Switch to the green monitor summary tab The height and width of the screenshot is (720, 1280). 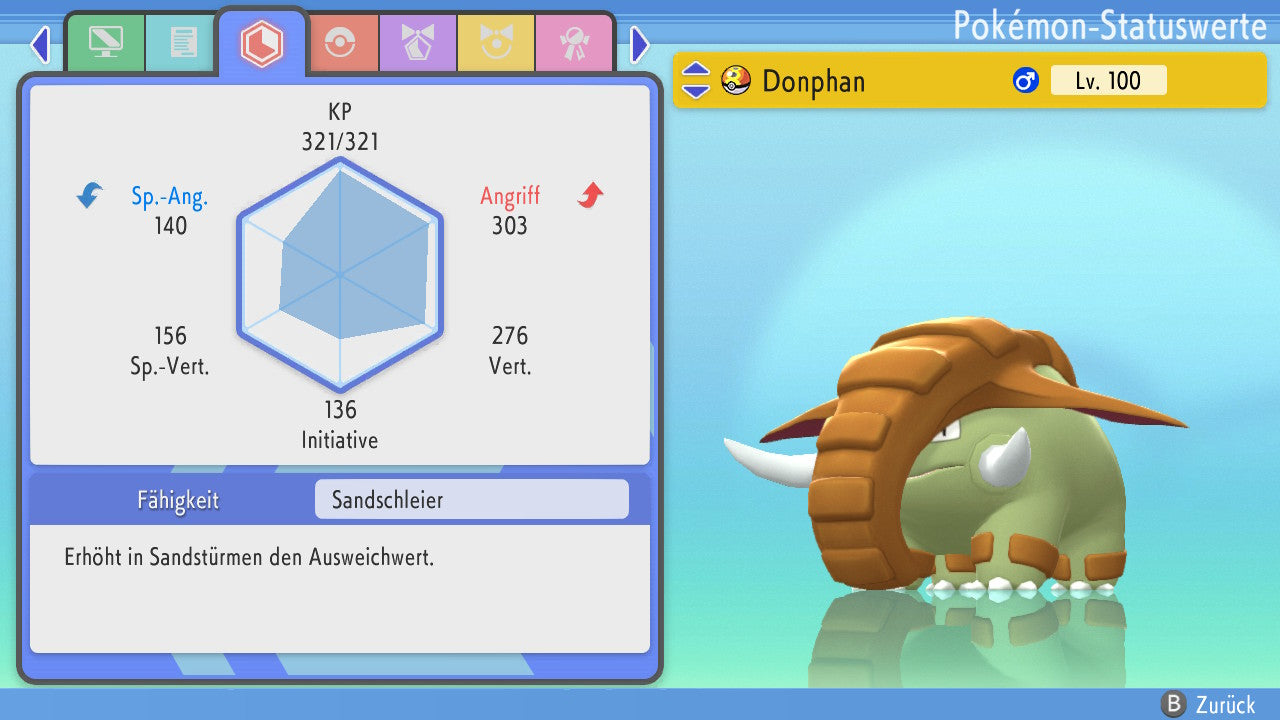pyautogui.click(x=105, y=43)
